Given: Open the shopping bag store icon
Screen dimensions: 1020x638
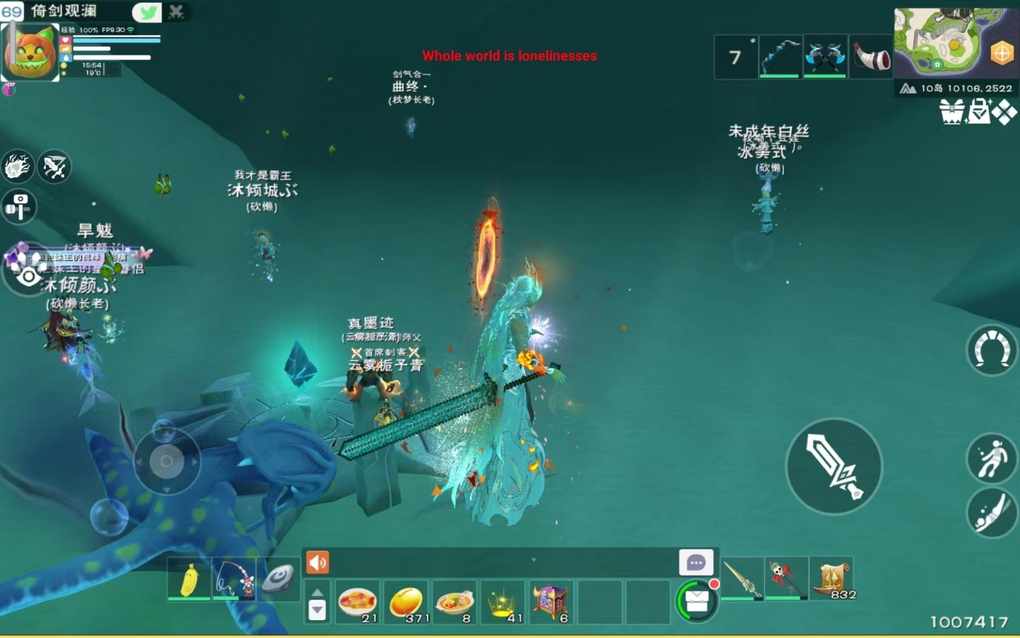Looking at the screenshot, I should [x=978, y=112].
